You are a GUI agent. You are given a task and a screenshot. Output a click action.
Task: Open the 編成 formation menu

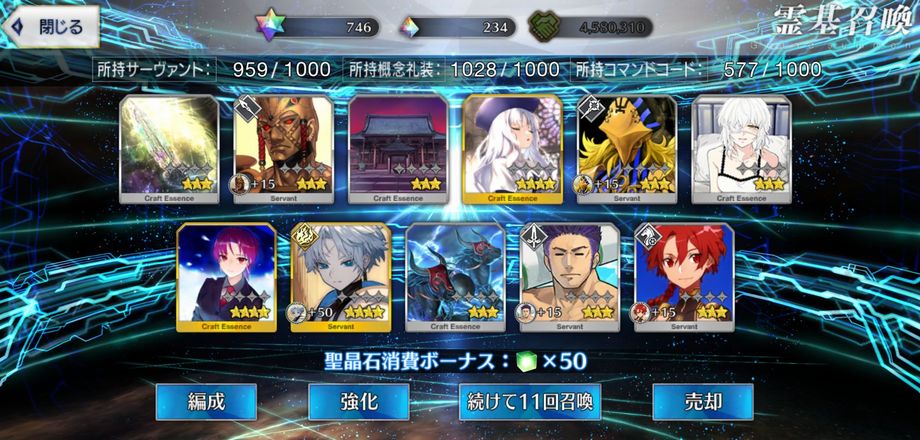206,402
